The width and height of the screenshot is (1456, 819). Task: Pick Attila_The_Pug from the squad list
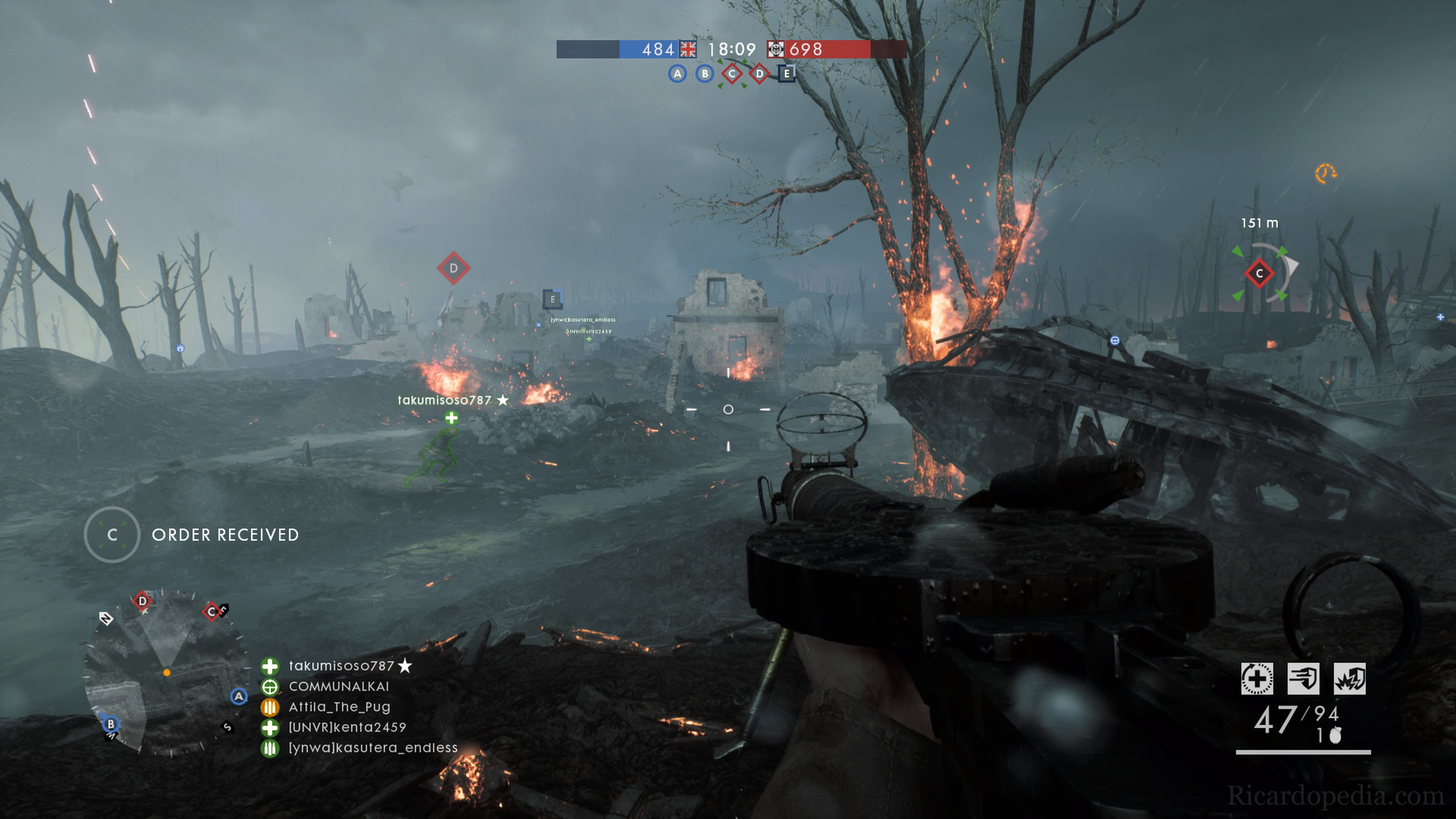[339, 706]
